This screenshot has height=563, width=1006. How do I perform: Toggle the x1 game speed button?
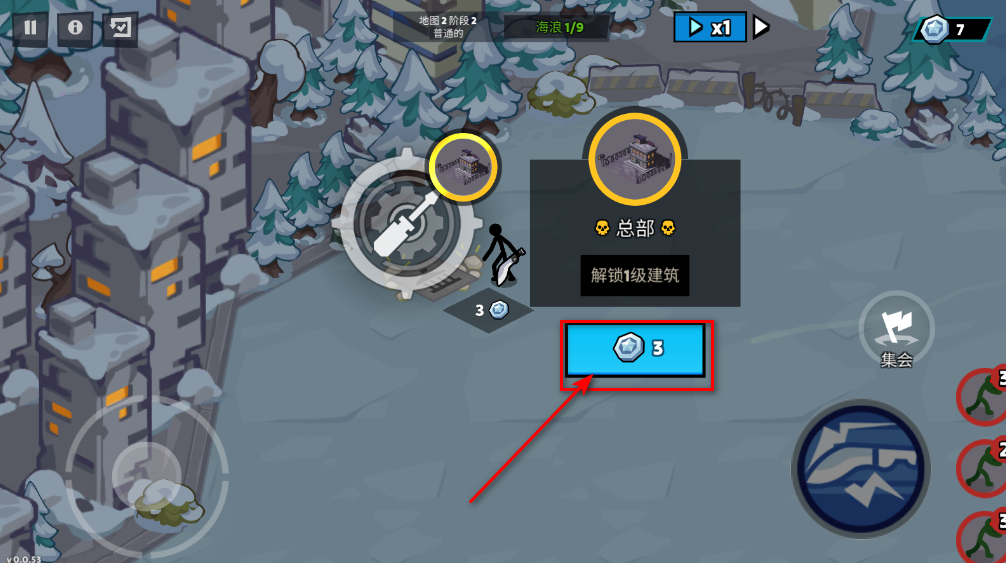(x=709, y=27)
